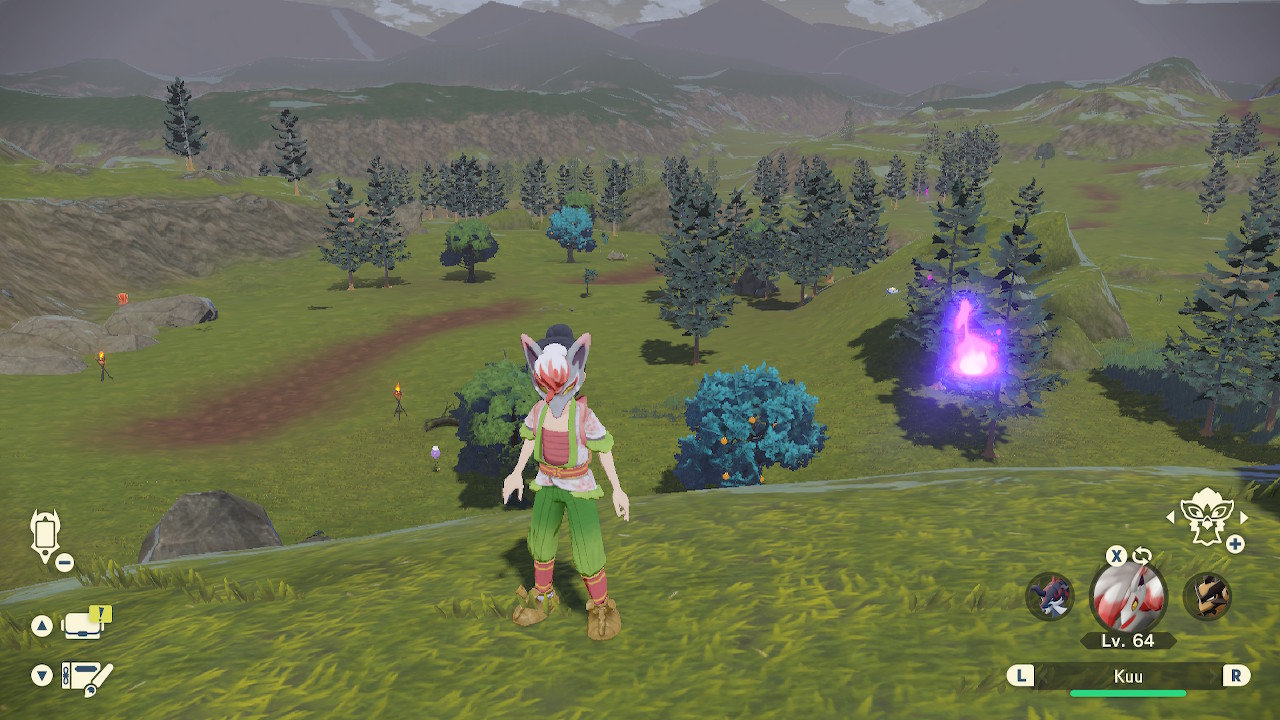The width and height of the screenshot is (1280, 720).
Task: Choose the Zoroark portrait labeled Lv. 64
Action: pos(1128,596)
